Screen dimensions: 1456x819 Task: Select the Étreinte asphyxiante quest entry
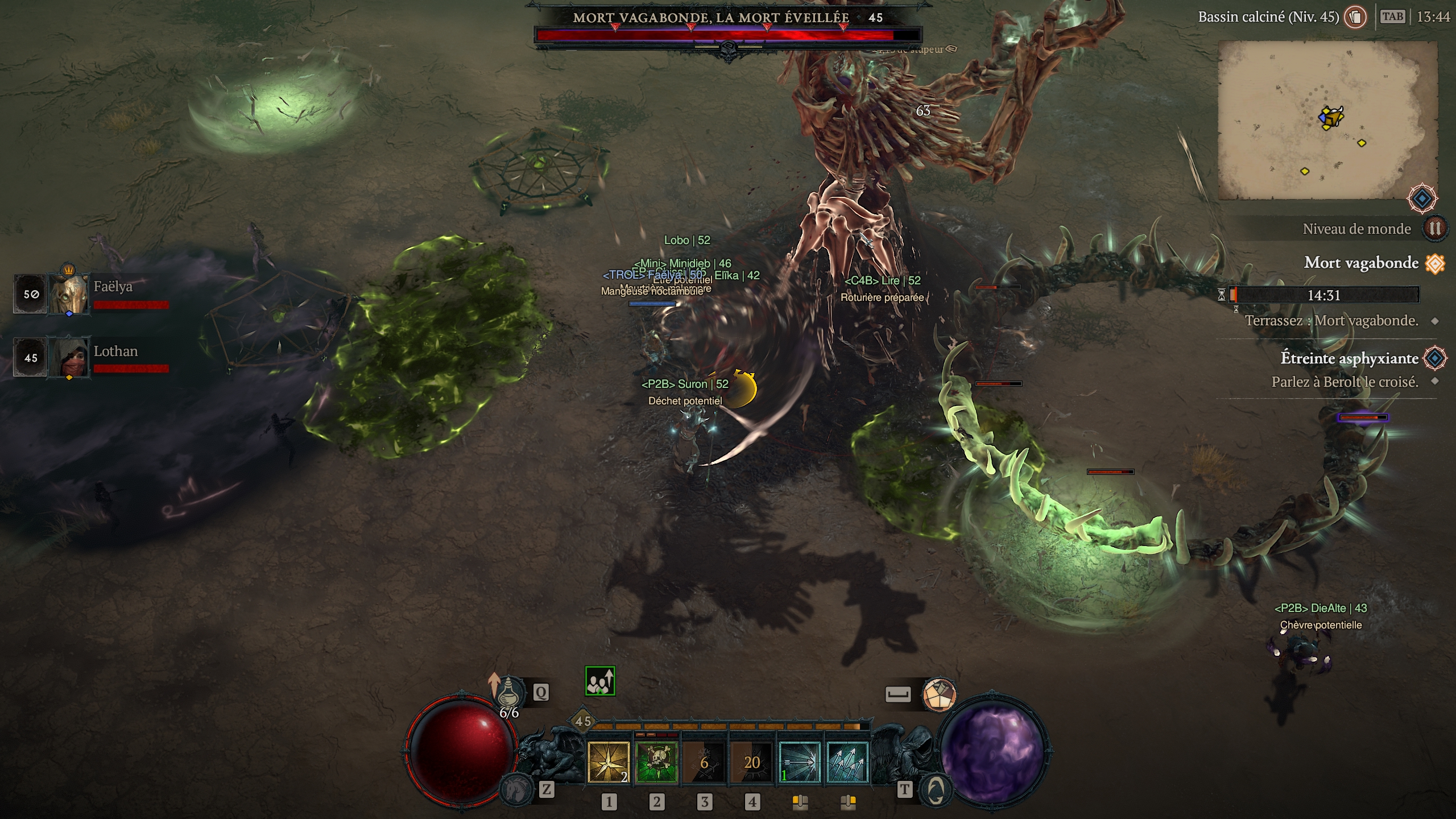pyautogui.click(x=1349, y=358)
